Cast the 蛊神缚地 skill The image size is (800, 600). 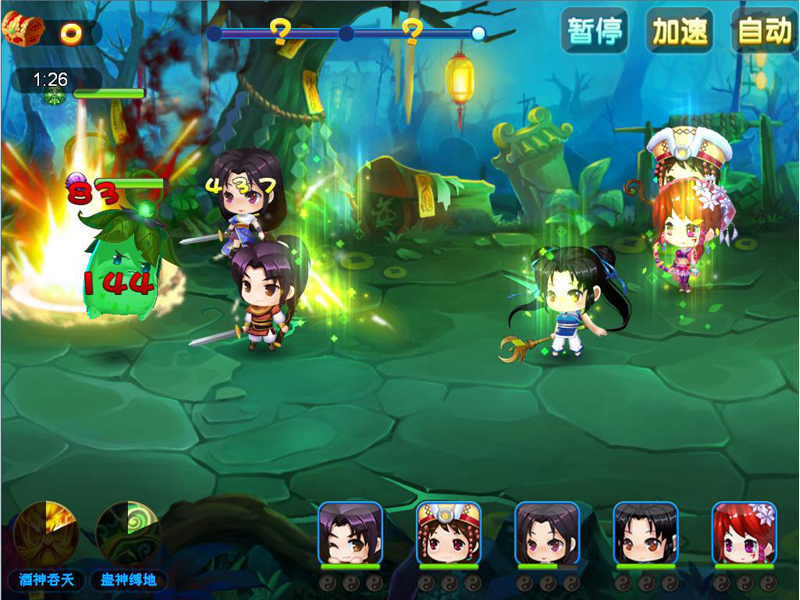pos(128,532)
